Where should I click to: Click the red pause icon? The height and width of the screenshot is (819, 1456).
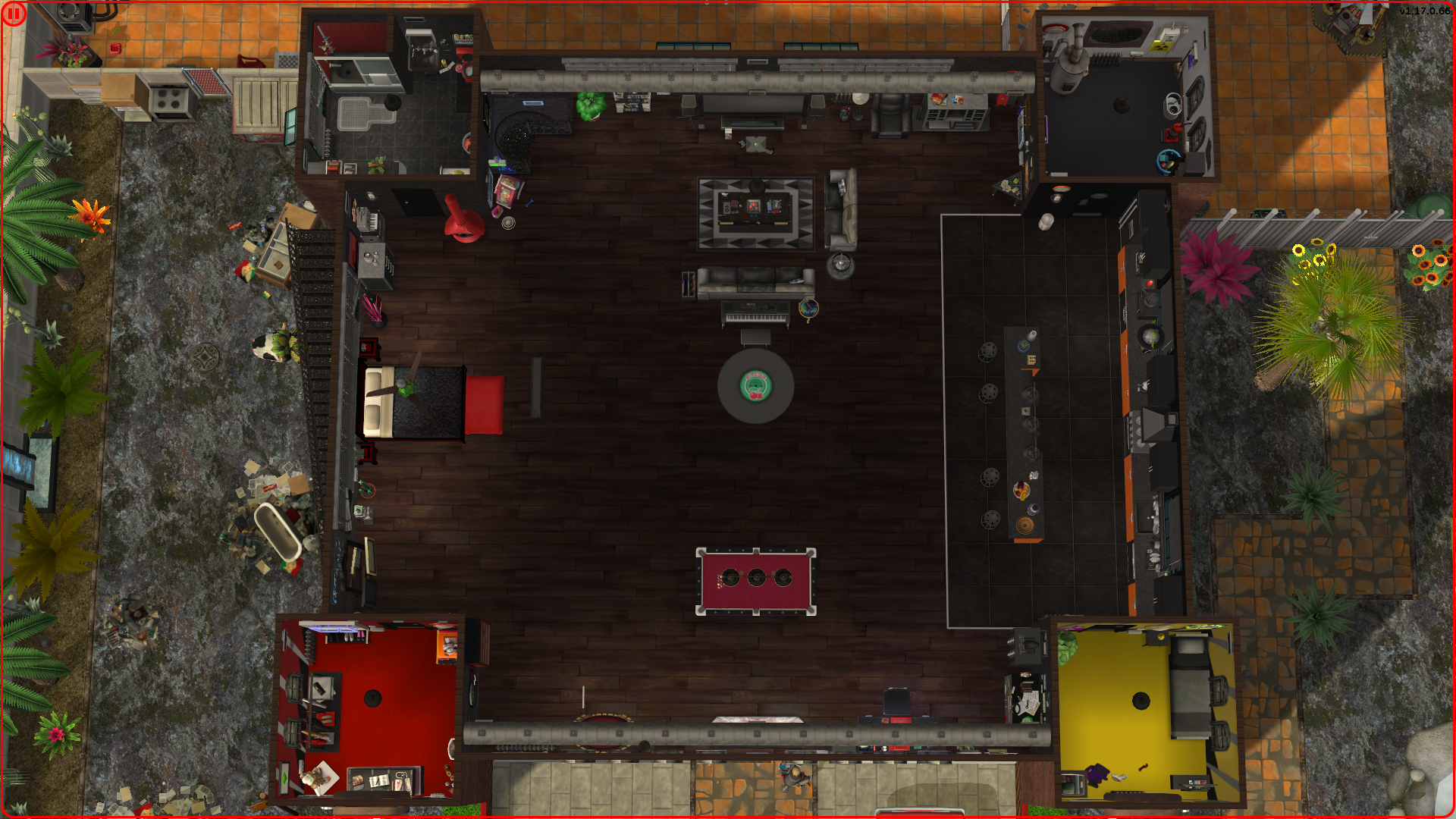pos(14,14)
